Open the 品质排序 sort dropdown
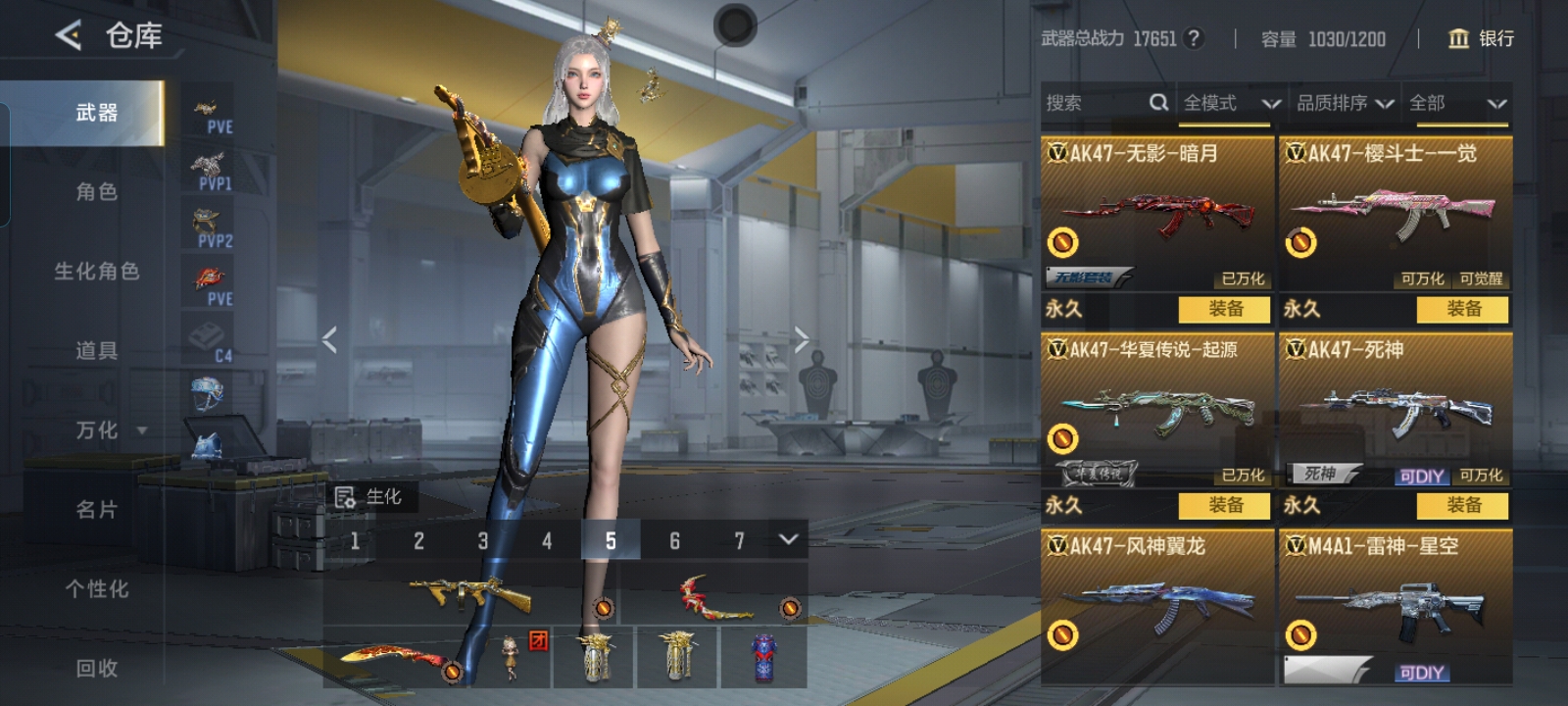This screenshot has width=1568, height=706. click(x=1345, y=103)
